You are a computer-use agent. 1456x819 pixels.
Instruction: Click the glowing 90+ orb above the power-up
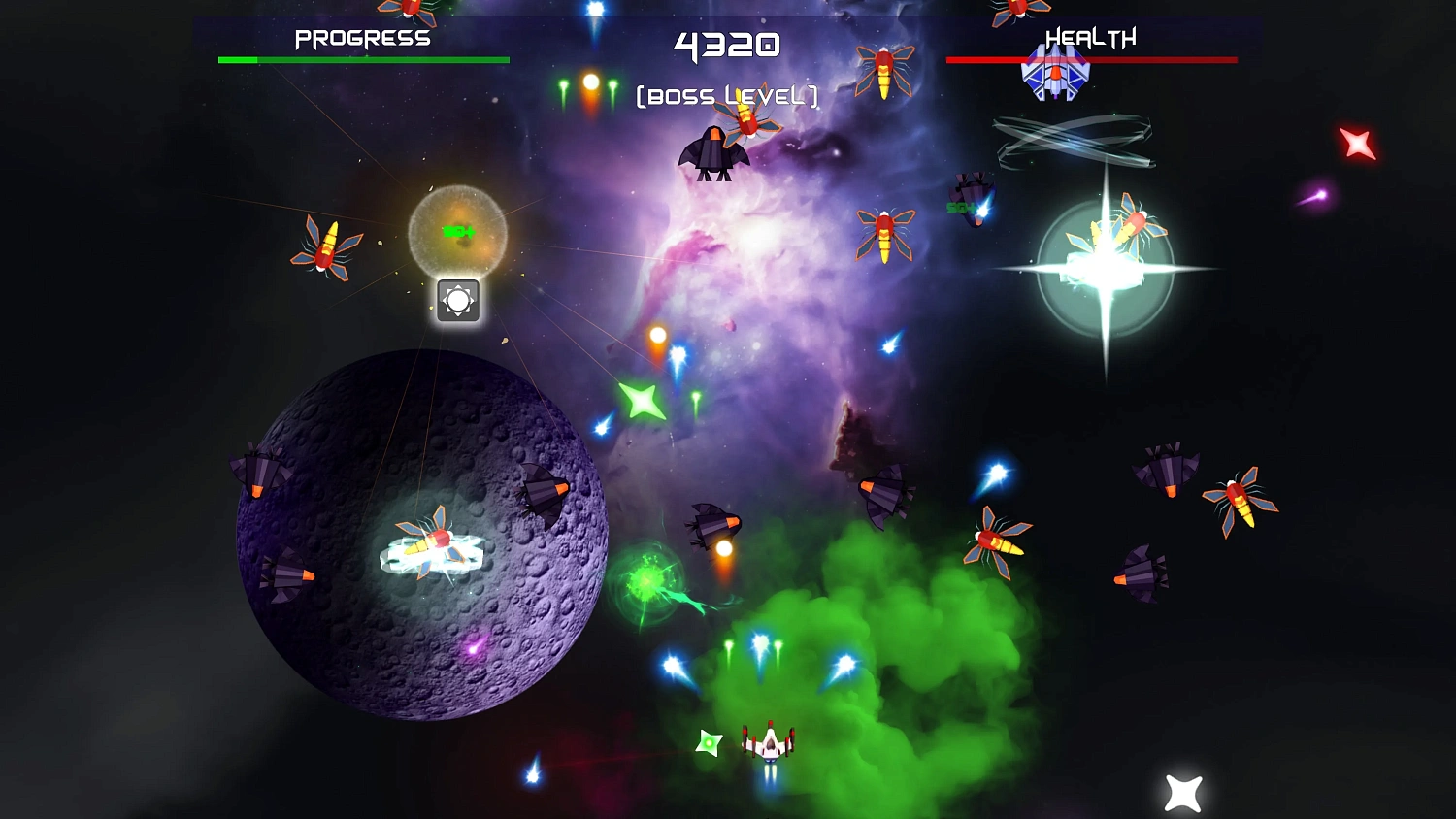coord(456,231)
